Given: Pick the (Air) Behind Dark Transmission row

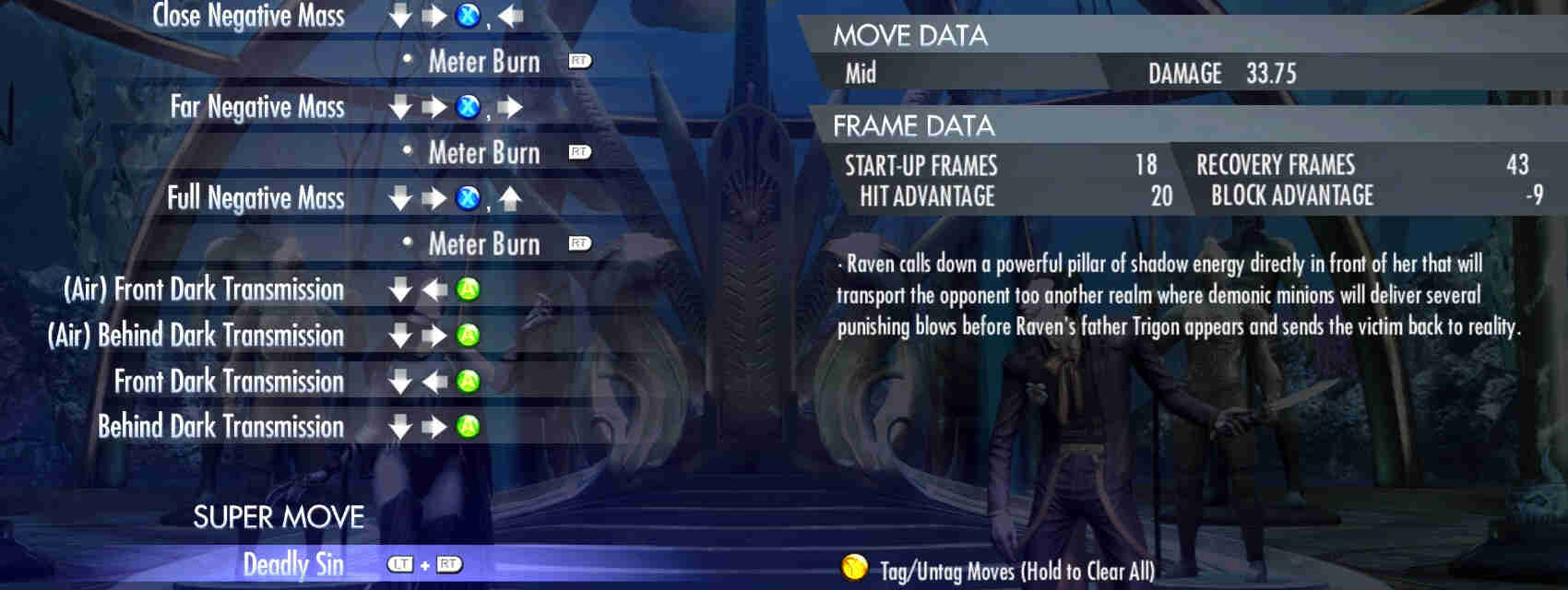Looking at the screenshot, I should pos(196,335).
